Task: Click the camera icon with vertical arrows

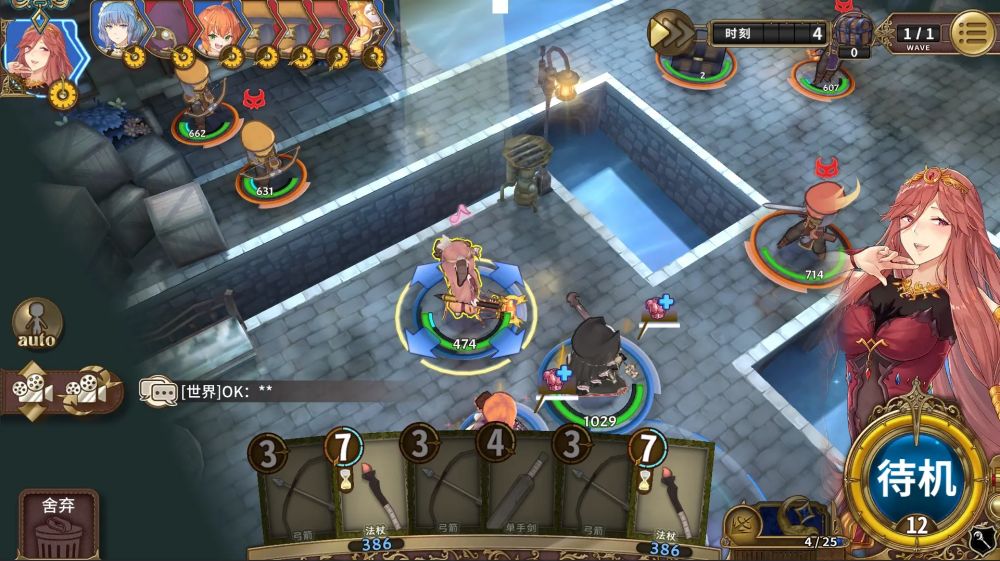Action: pos(29,388)
